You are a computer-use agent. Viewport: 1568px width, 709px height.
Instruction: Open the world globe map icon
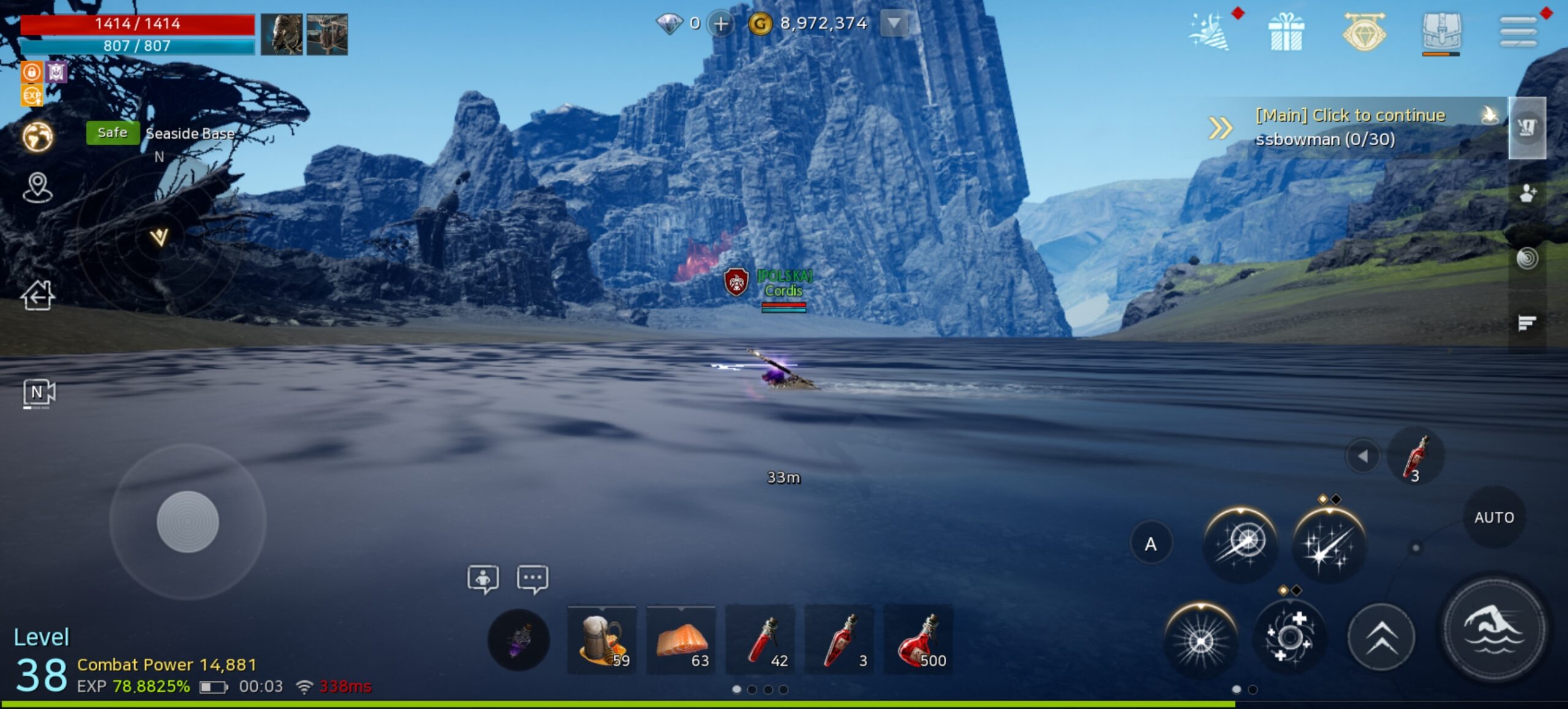[38, 137]
